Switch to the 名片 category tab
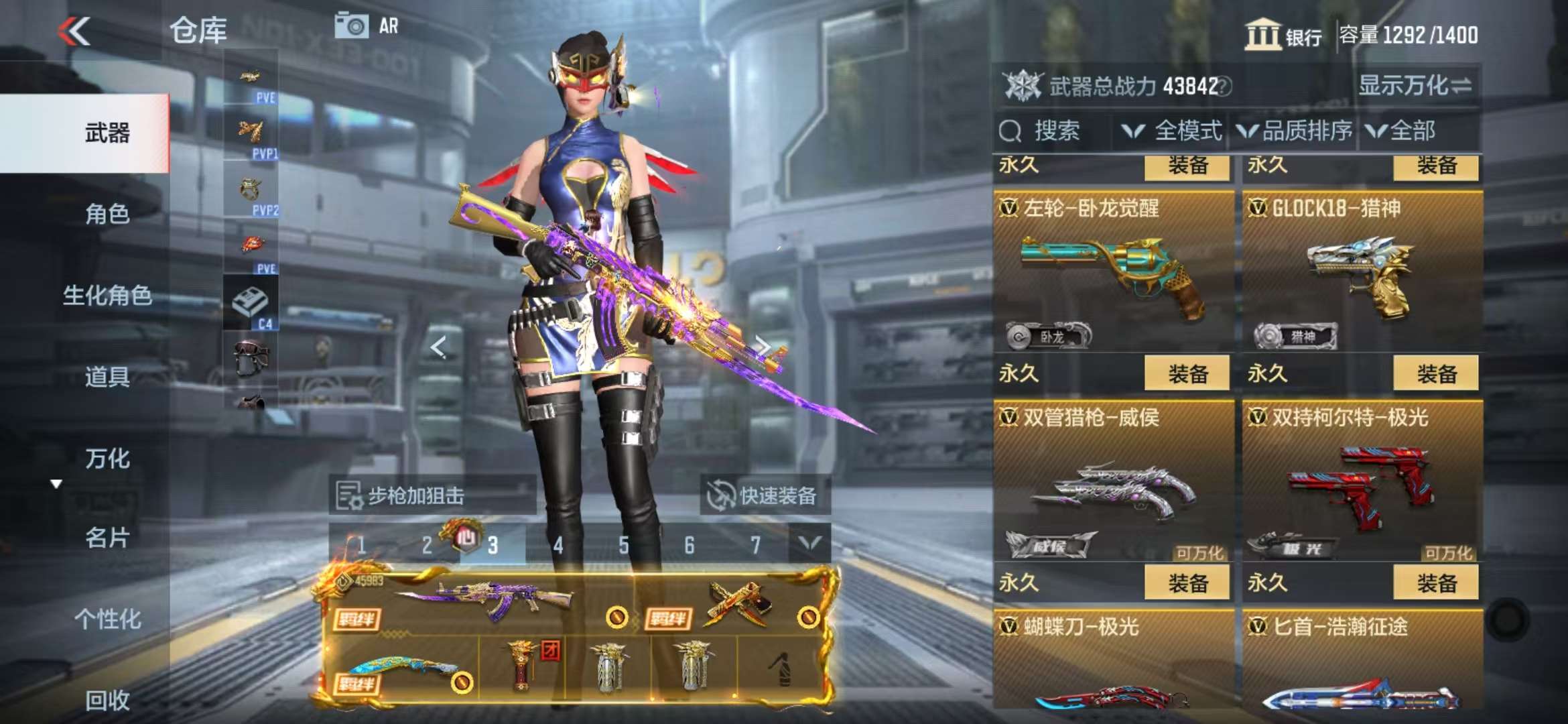 pos(107,538)
